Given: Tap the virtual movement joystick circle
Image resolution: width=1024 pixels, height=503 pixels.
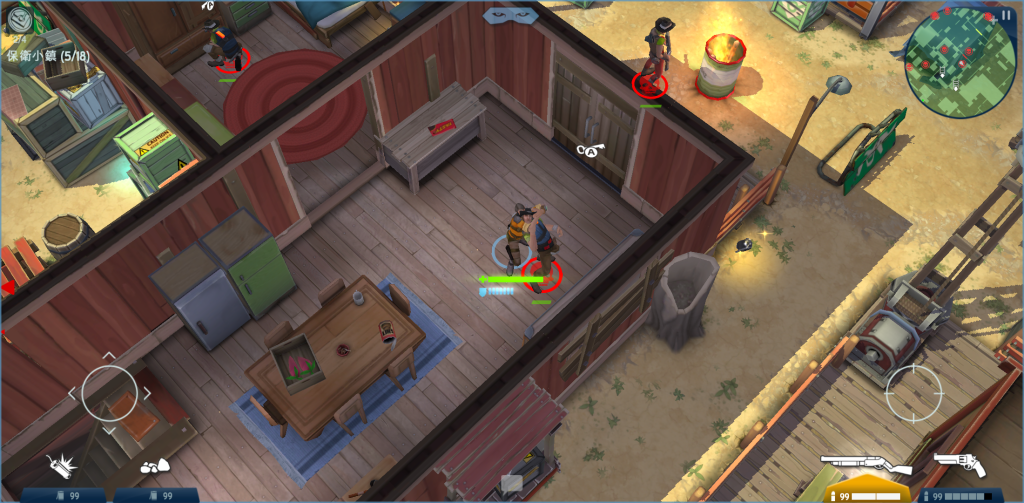Looking at the screenshot, I should coord(109,393).
